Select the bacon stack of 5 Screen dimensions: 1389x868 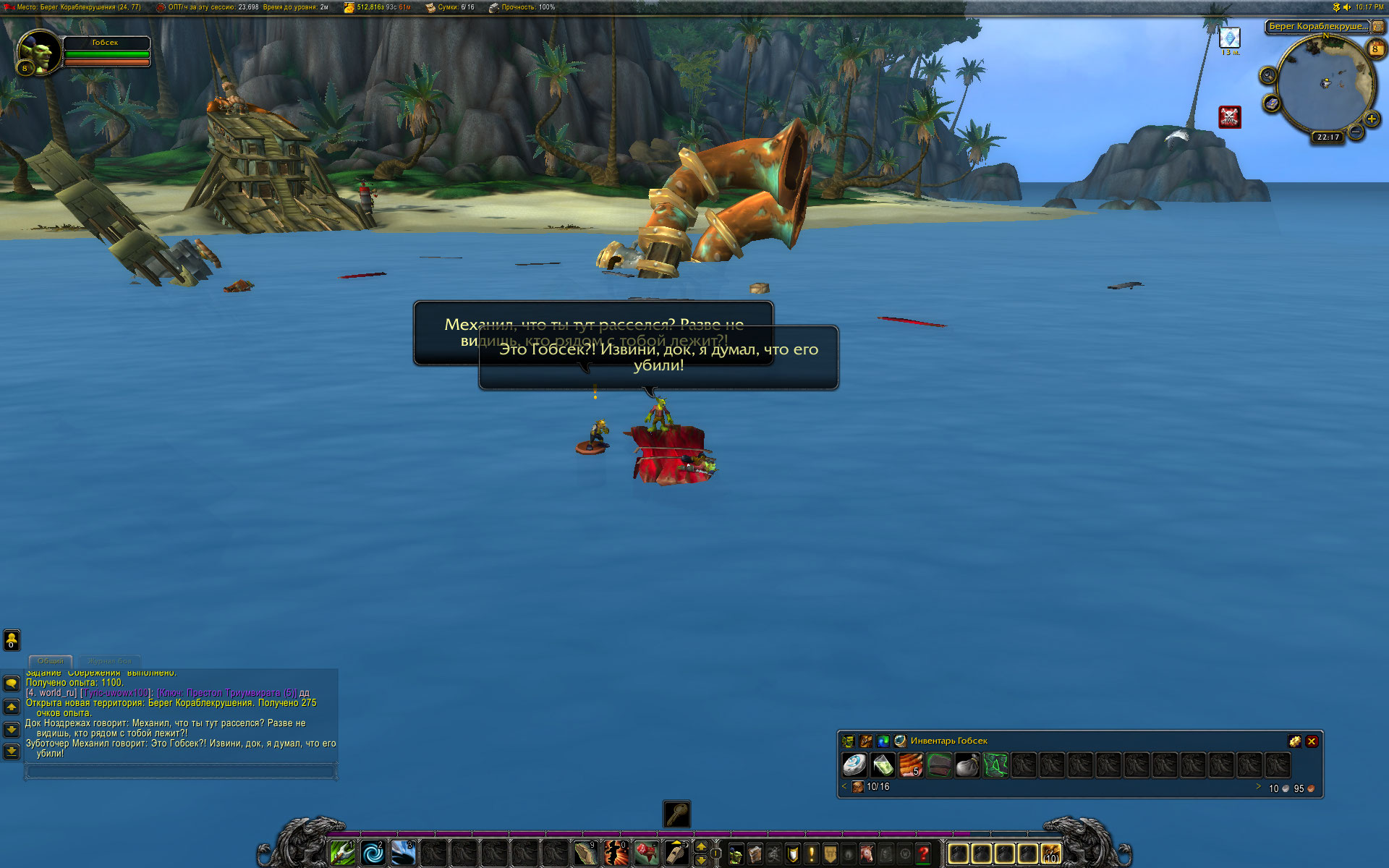911,765
